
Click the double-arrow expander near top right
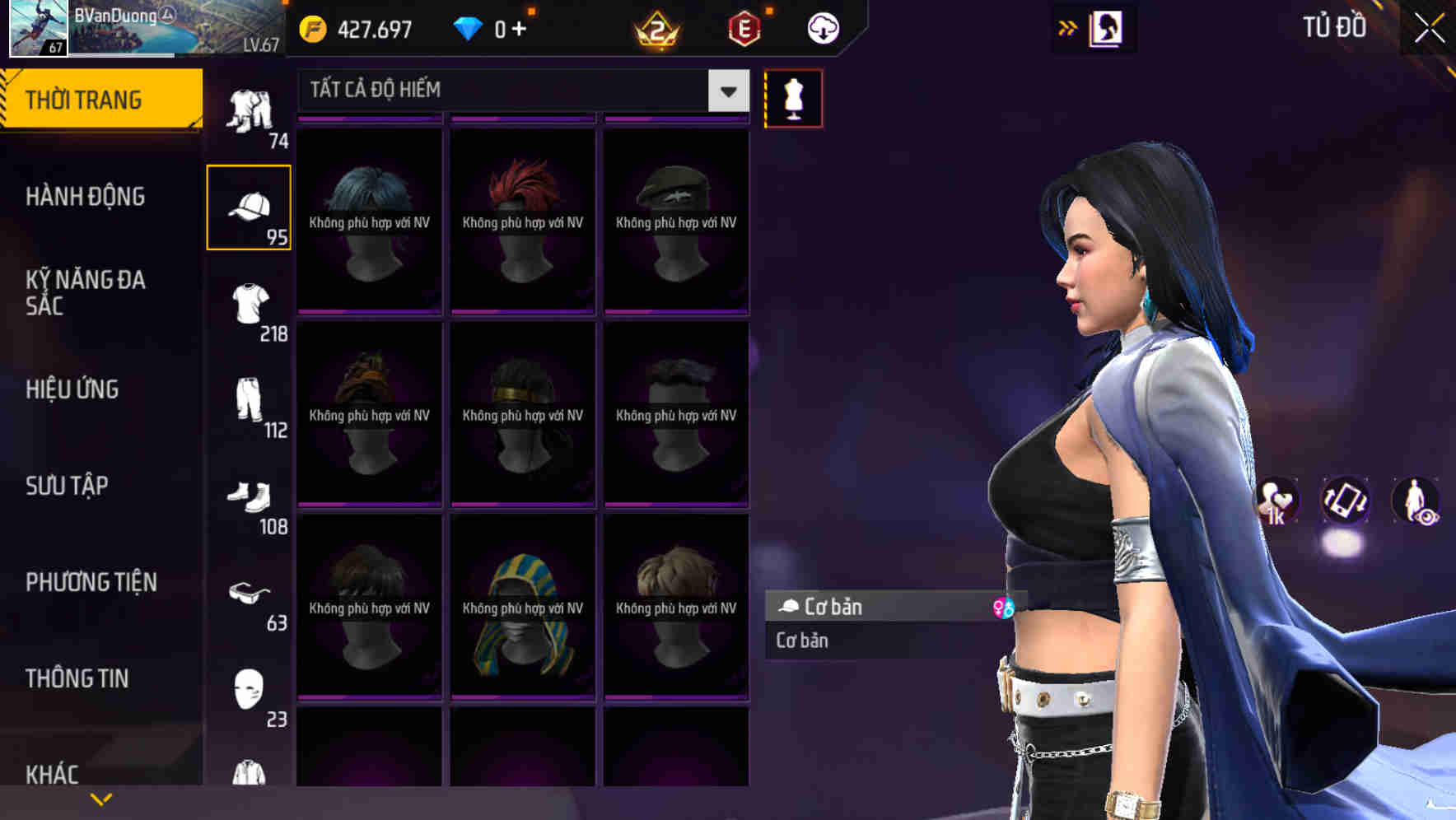pos(1067,27)
